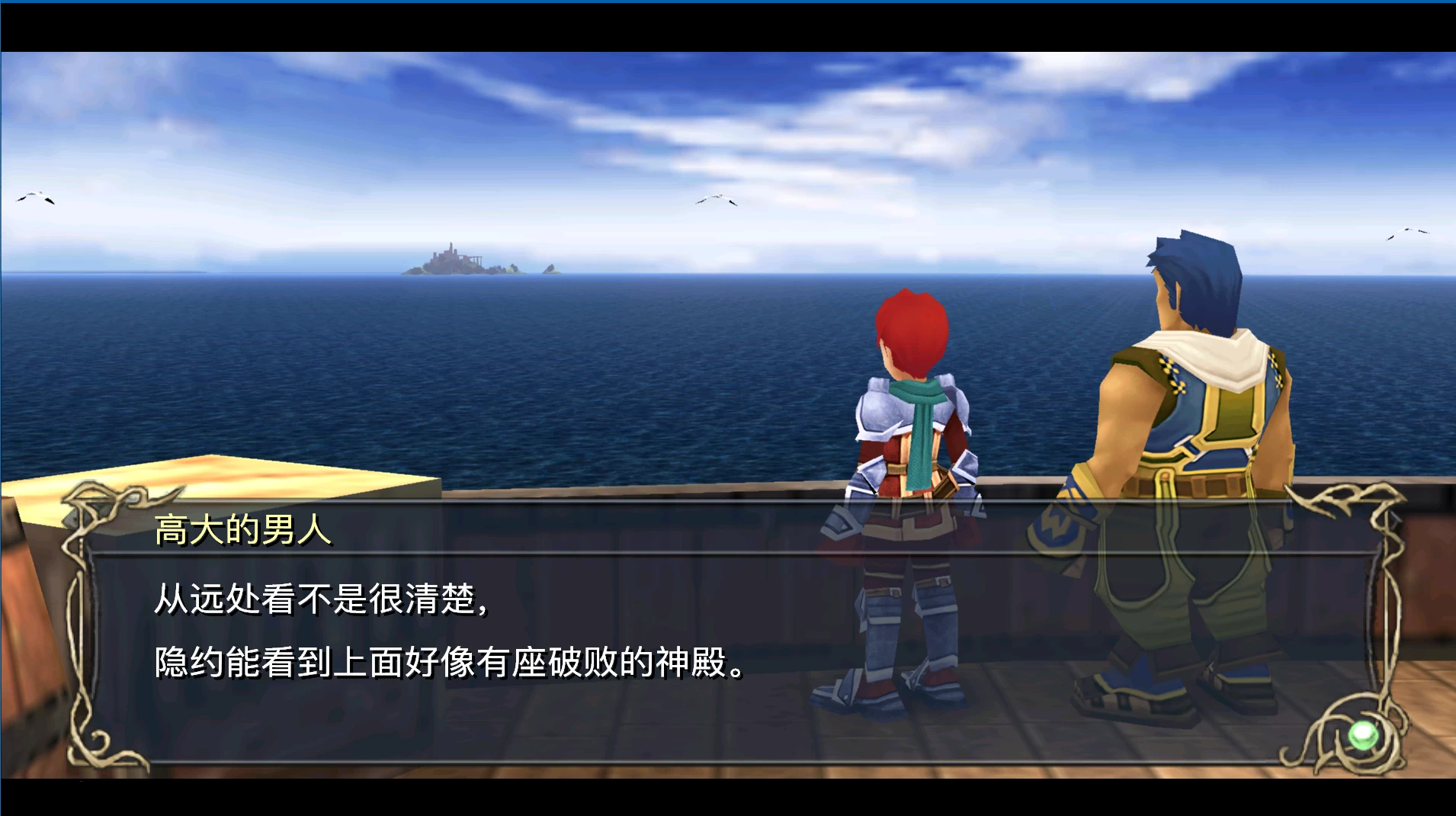The width and height of the screenshot is (1456, 816).
Task: Click the speaker name 高大的男人
Action: [244, 530]
